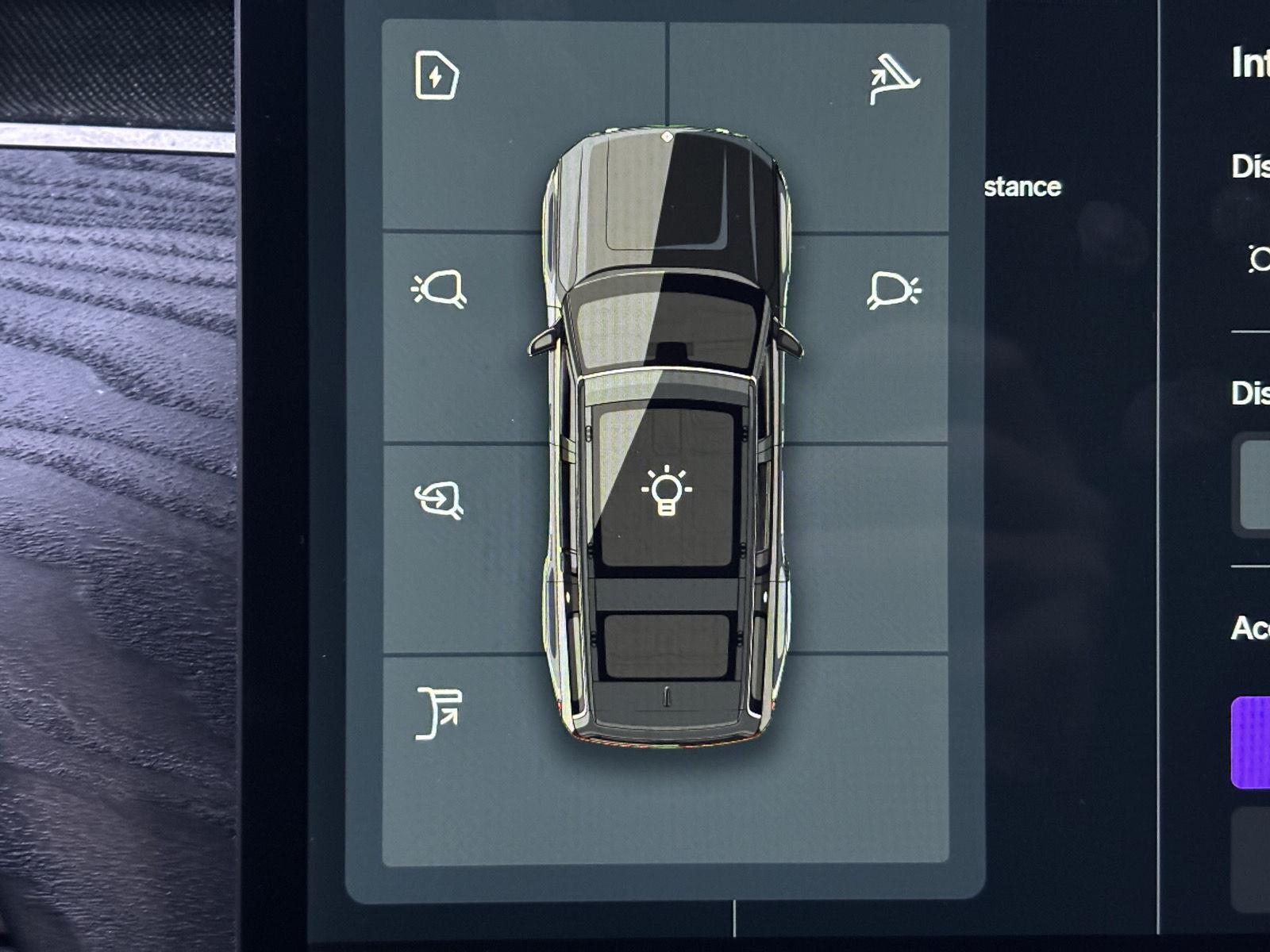Toggle the right-side mirror light icon

click(894, 290)
